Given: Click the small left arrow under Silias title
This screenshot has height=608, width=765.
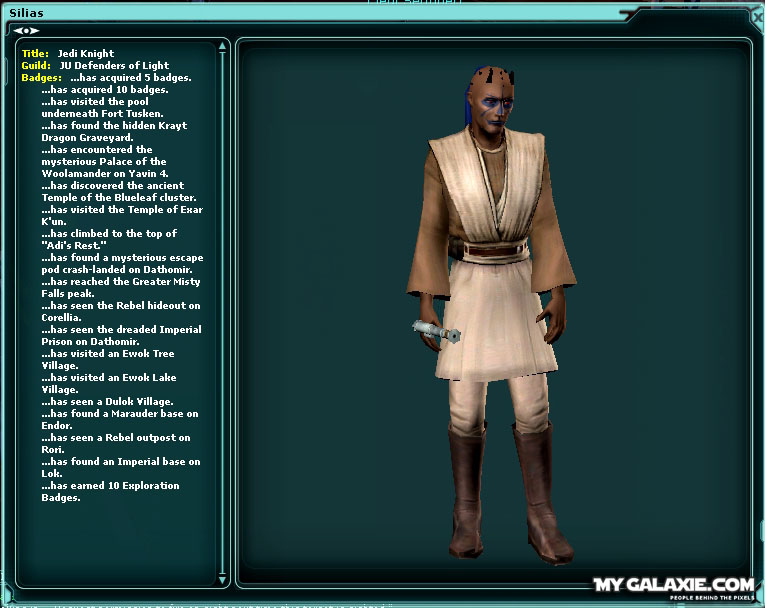Looking at the screenshot, I should point(18,30).
